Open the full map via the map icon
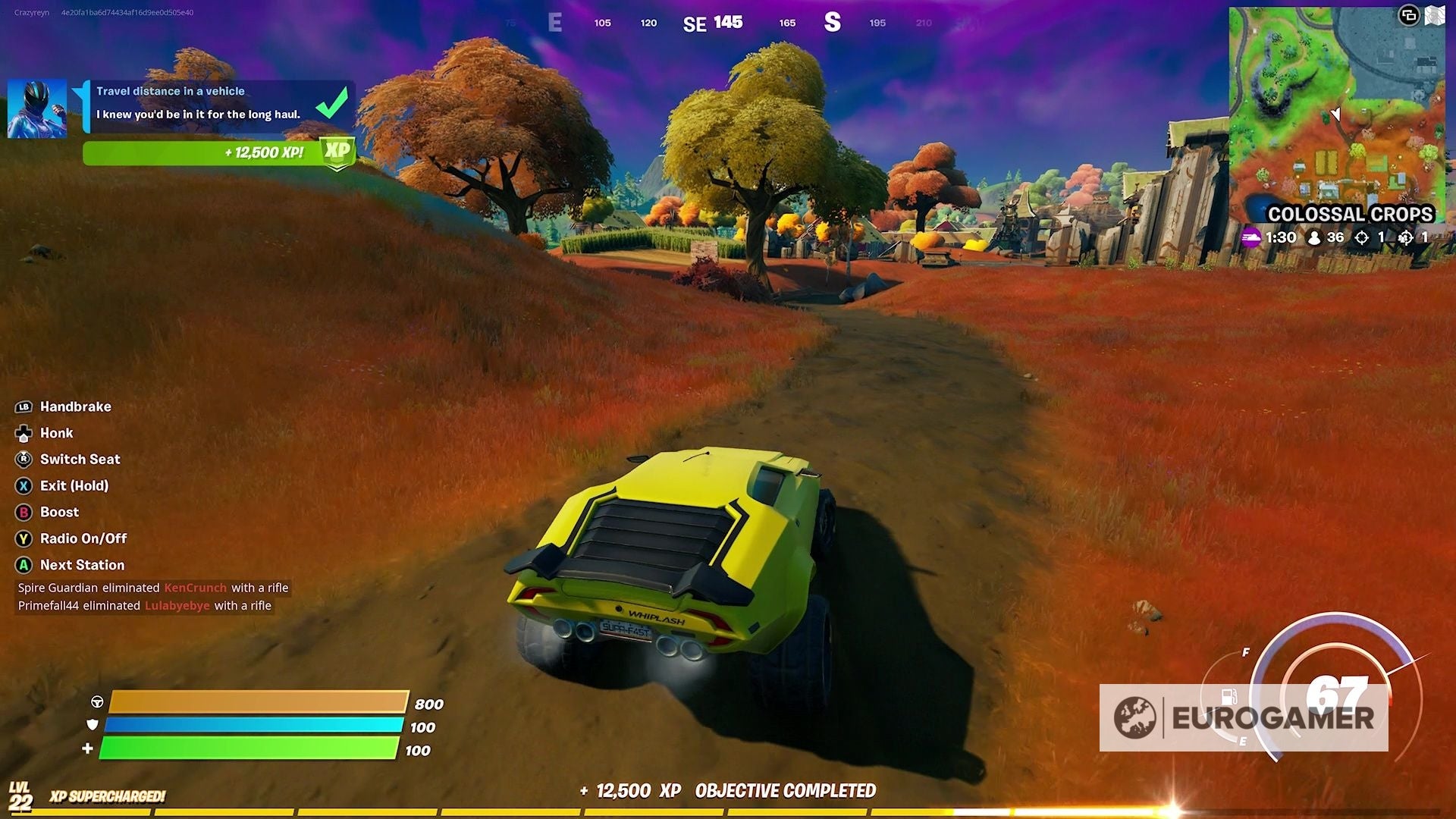Viewport: 1456px width, 819px height. click(x=1436, y=14)
